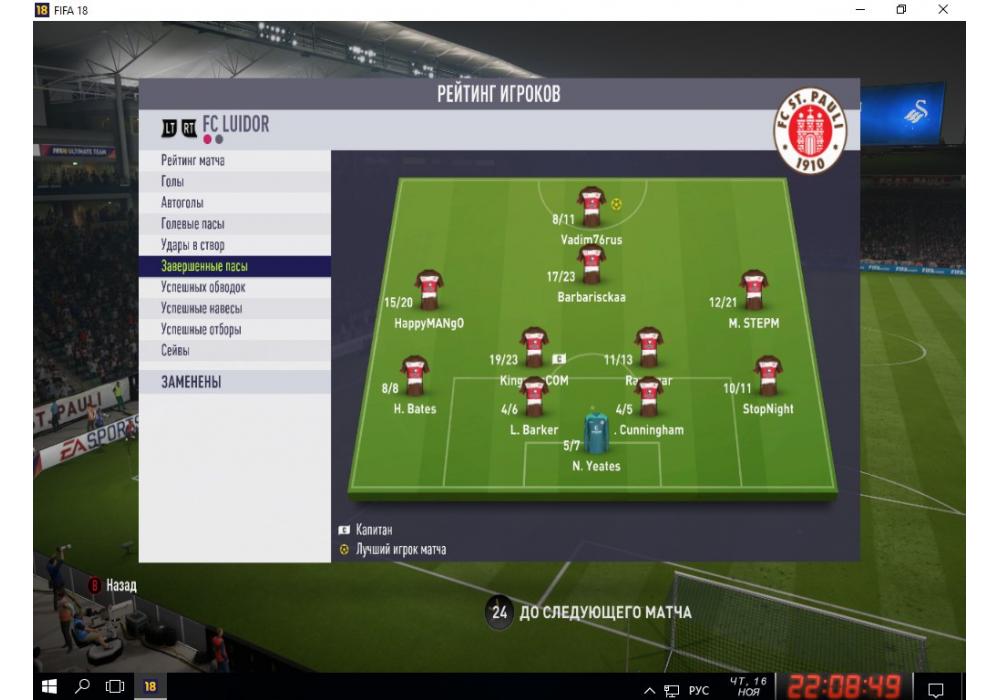This screenshot has height=700, width=1000.
Task: Open the Автоголы entry
Action: coord(182,203)
